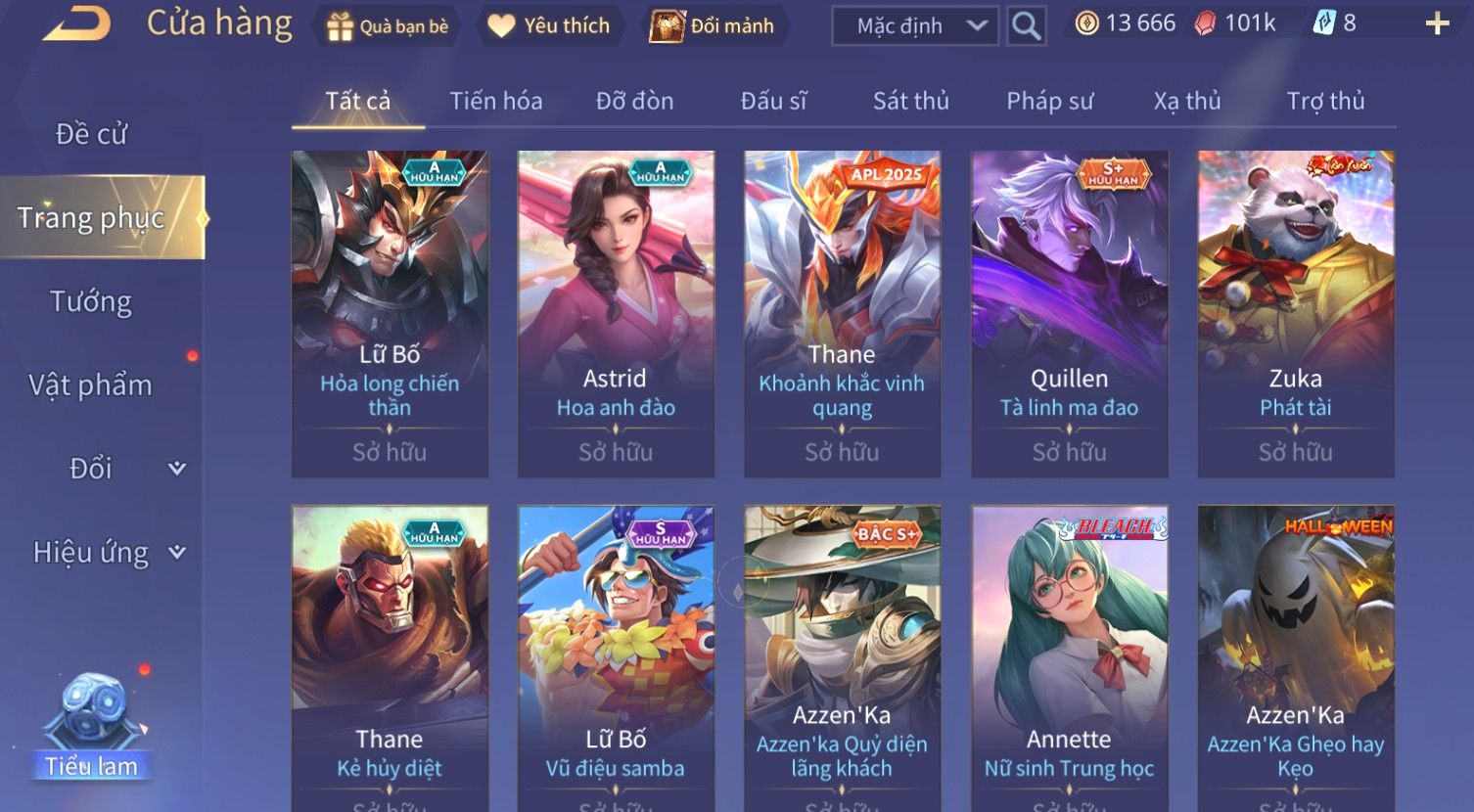Switch to the Tiến hóa tab

(495, 101)
